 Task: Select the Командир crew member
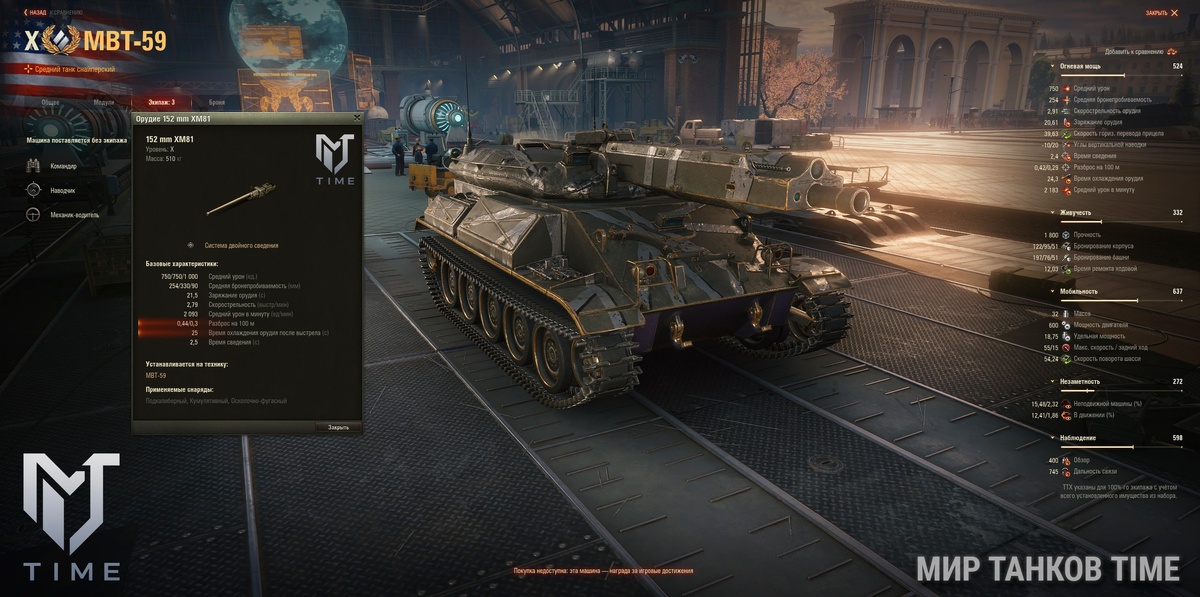pyautogui.click(x=62, y=166)
